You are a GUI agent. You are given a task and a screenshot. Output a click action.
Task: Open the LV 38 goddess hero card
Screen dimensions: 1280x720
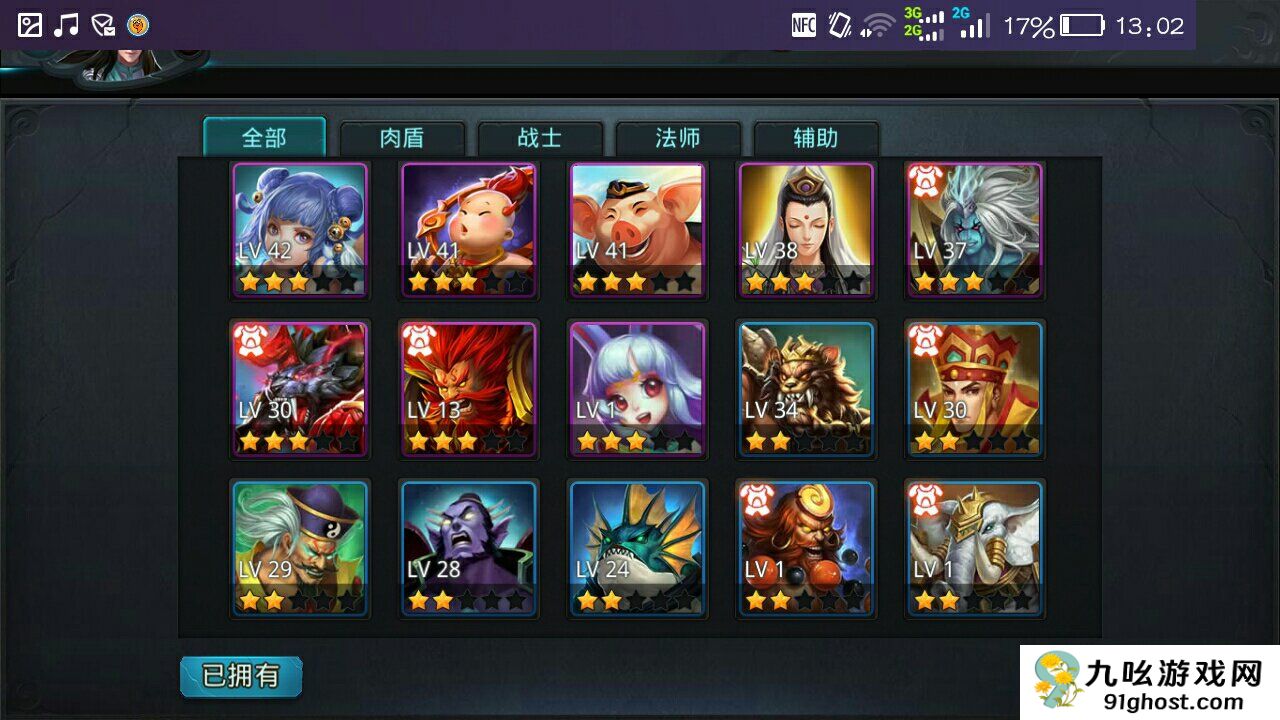coord(806,230)
